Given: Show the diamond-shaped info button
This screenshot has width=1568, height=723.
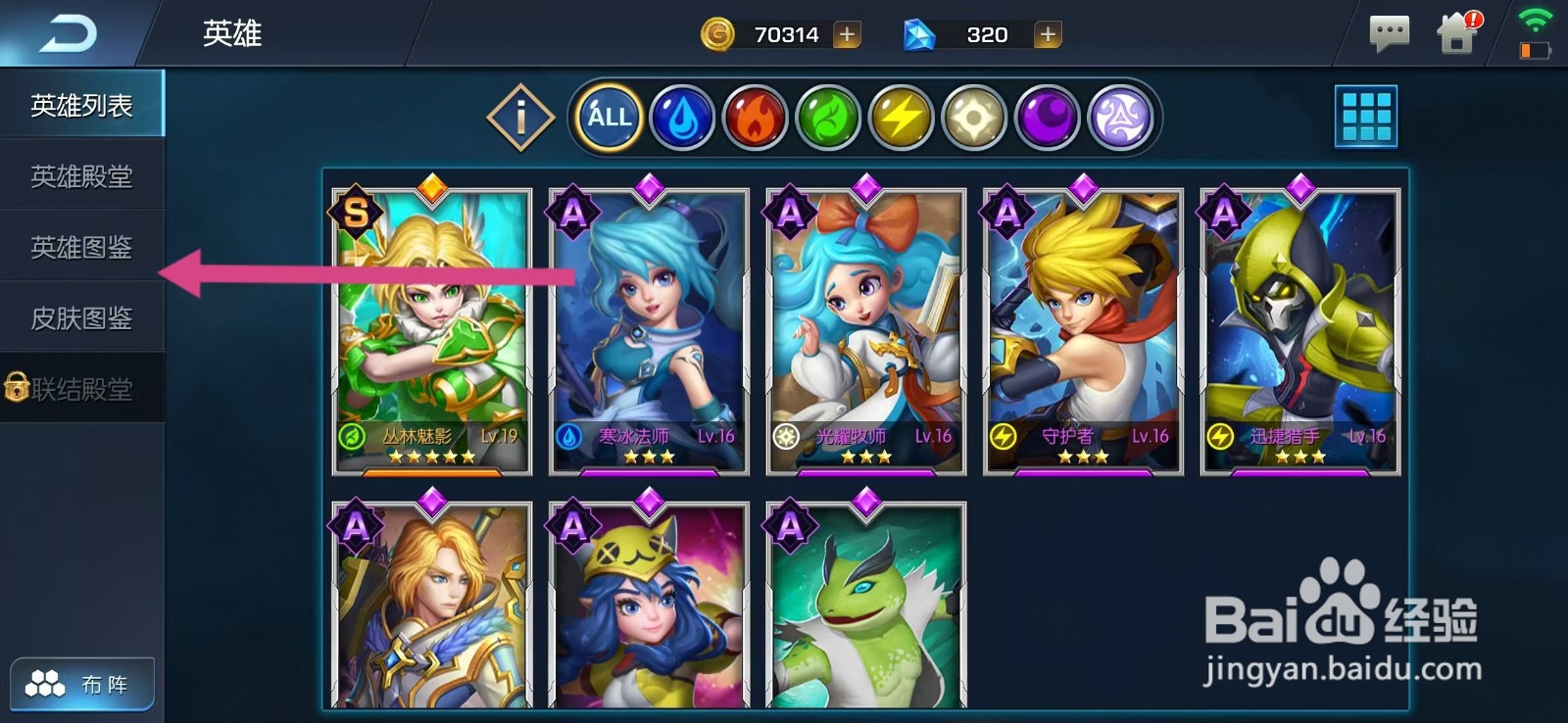Looking at the screenshot, I should pos(520,118).
